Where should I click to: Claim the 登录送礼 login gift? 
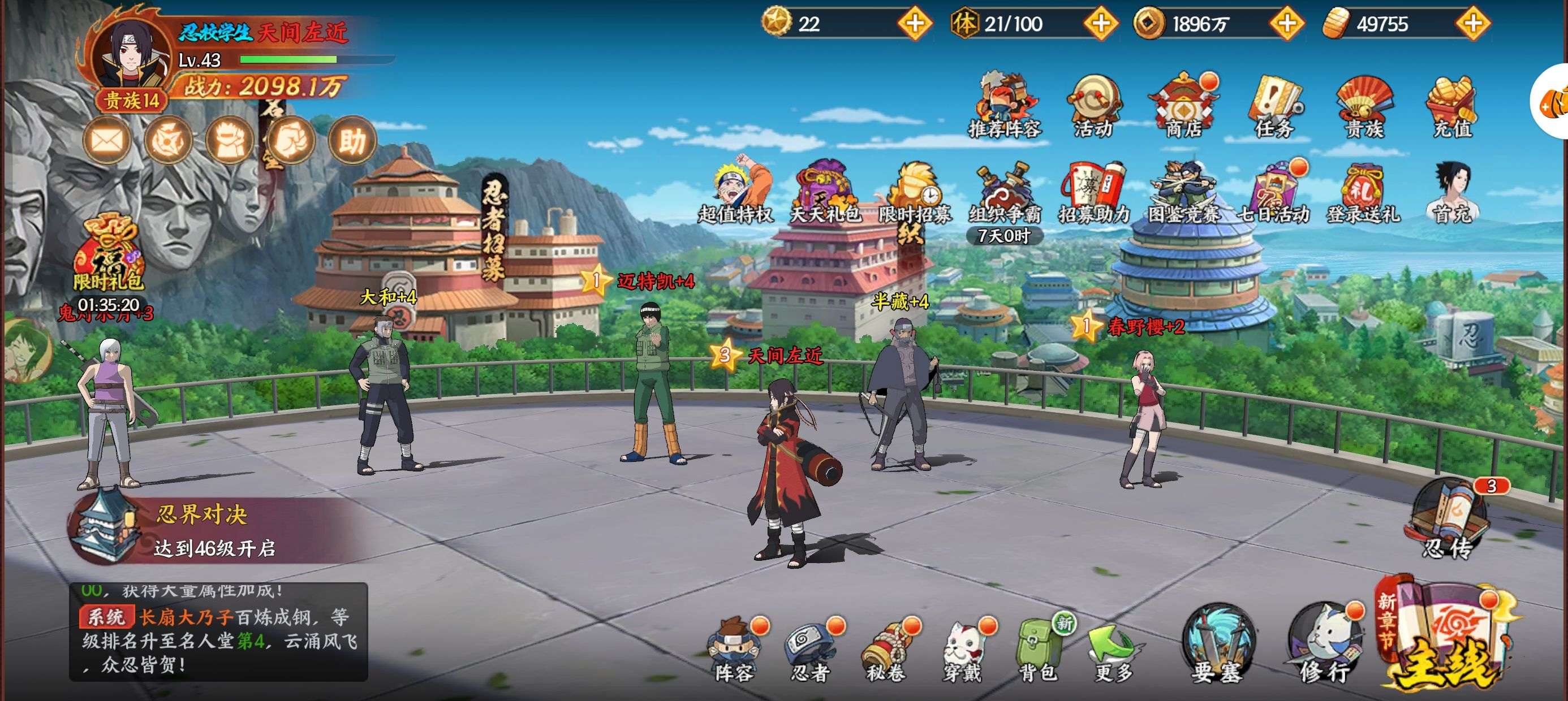coord(1363,192)
